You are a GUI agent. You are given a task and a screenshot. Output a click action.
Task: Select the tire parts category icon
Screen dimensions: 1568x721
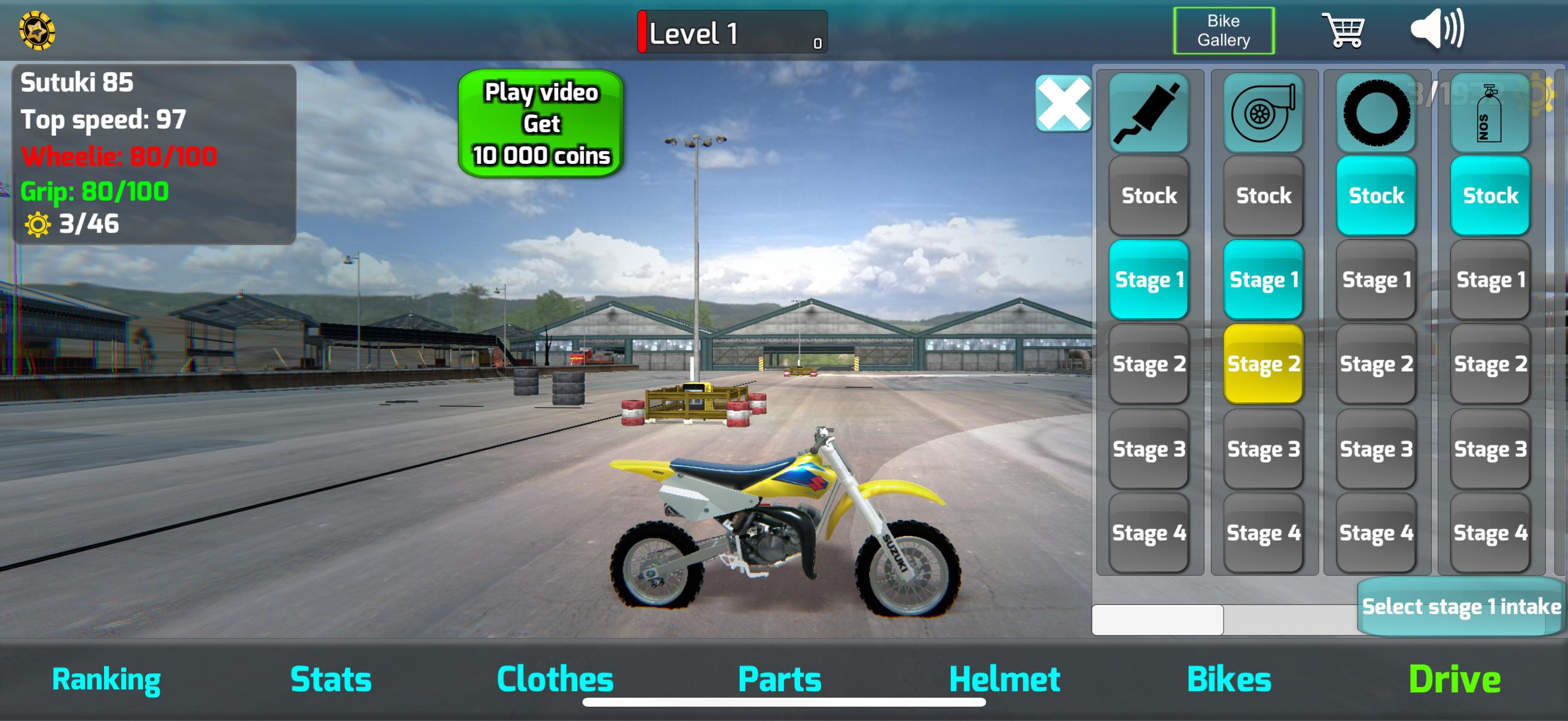(1375, 114)
